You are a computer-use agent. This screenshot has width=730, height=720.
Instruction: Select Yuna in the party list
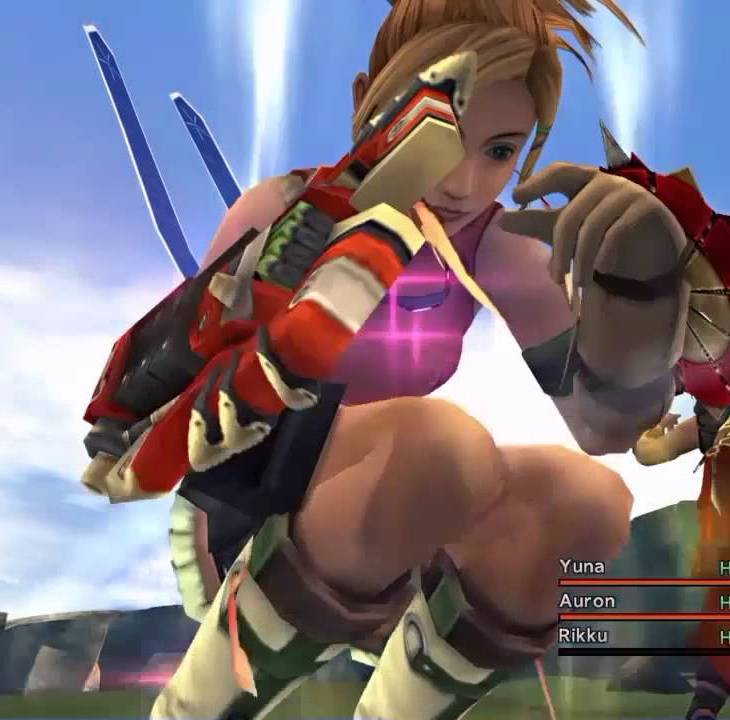tap(582, 567)
